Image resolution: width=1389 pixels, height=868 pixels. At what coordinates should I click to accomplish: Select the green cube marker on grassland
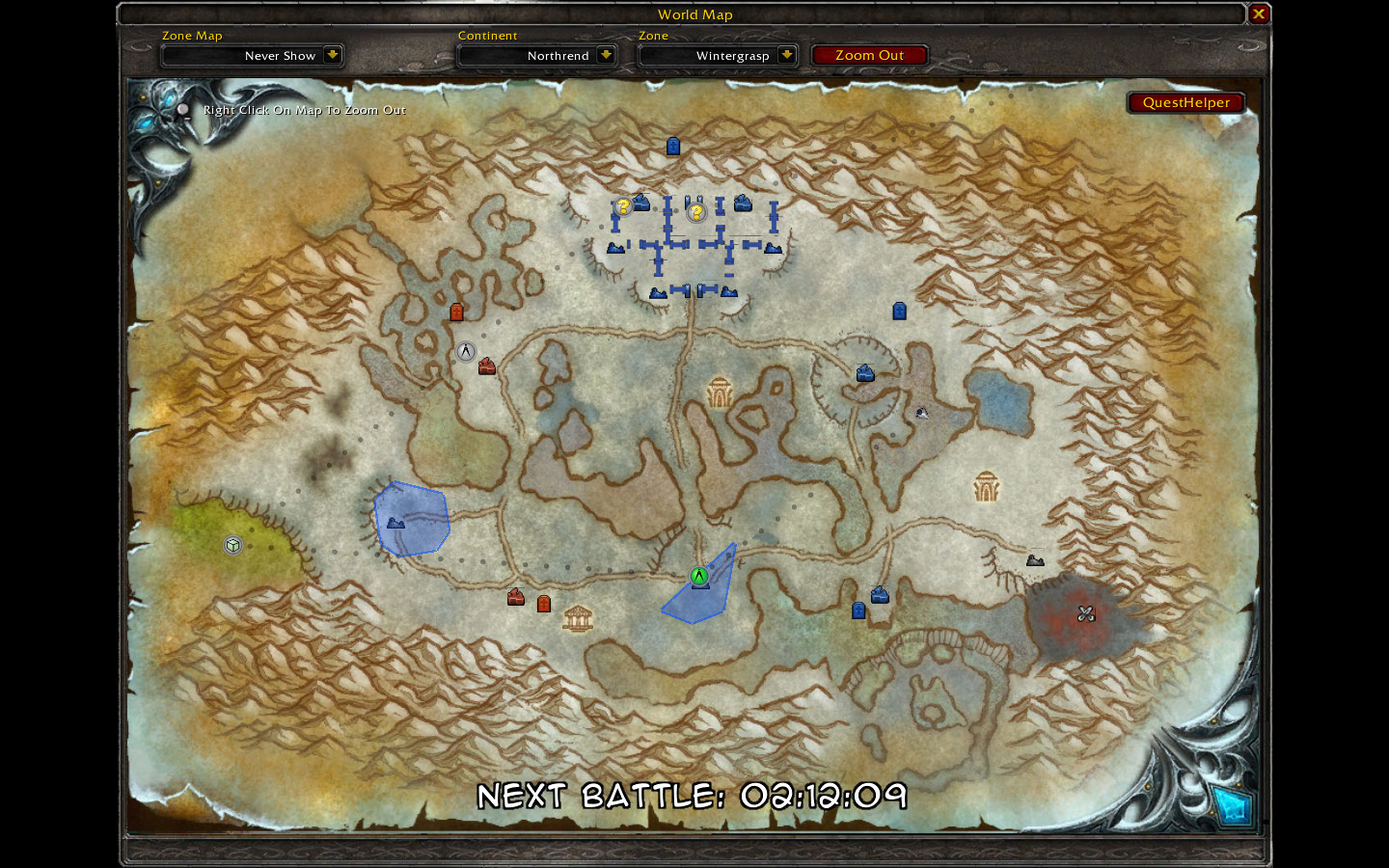click(x=232, y=546)
